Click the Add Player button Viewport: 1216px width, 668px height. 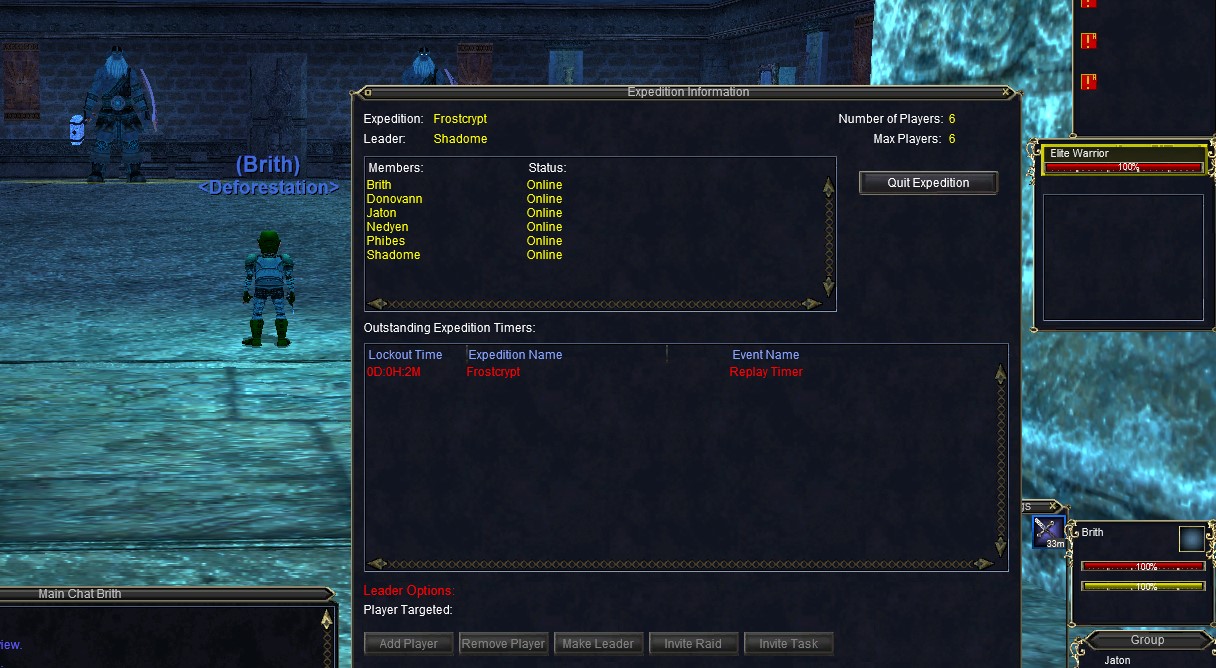tap(408, 644)
